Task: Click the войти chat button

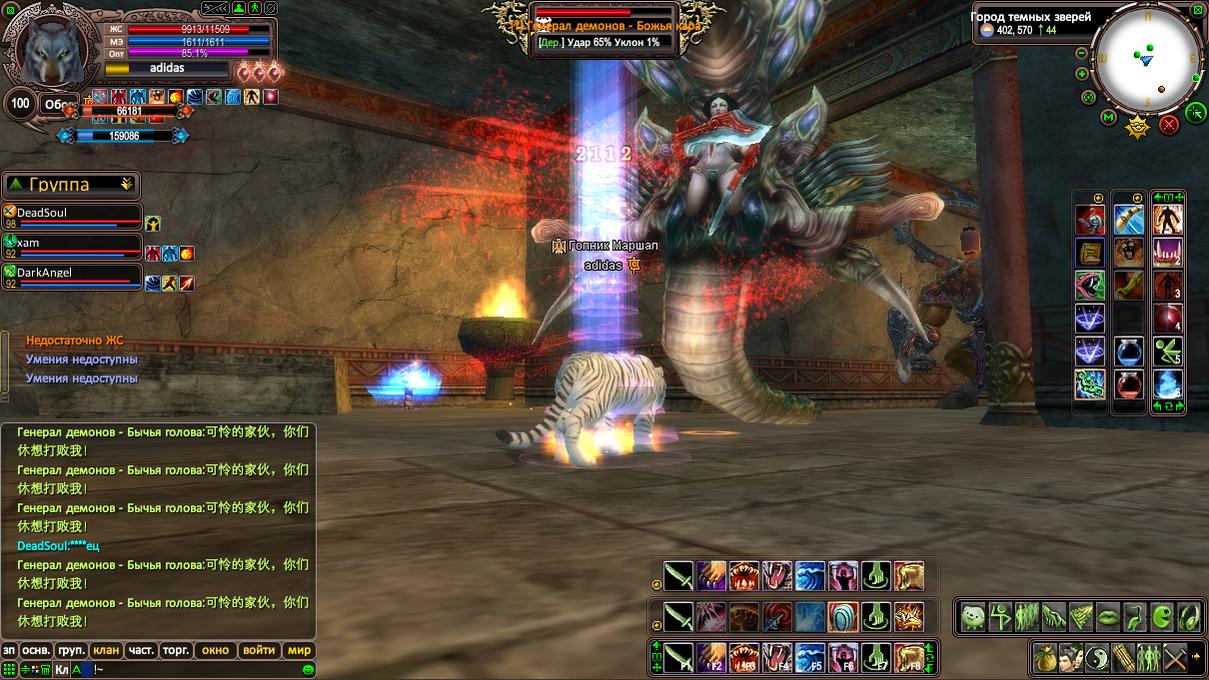Action: [259, 650]
